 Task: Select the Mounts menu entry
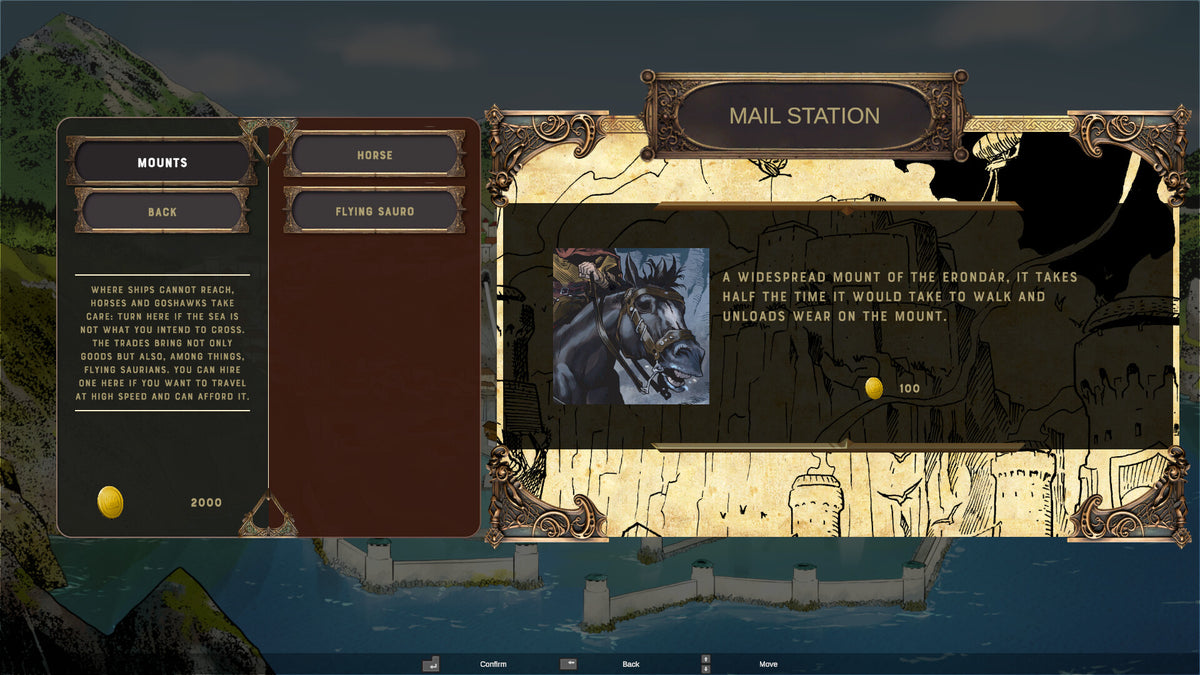(x=162, y=162)
